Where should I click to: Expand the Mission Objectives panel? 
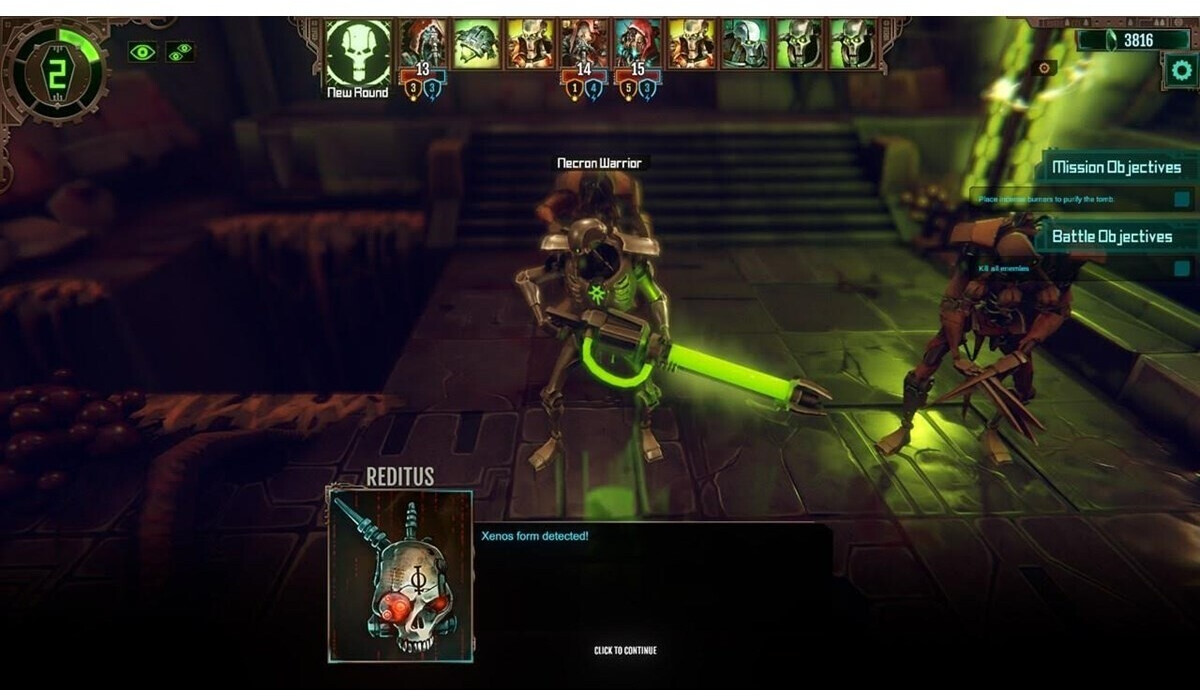pos(1116,168)
